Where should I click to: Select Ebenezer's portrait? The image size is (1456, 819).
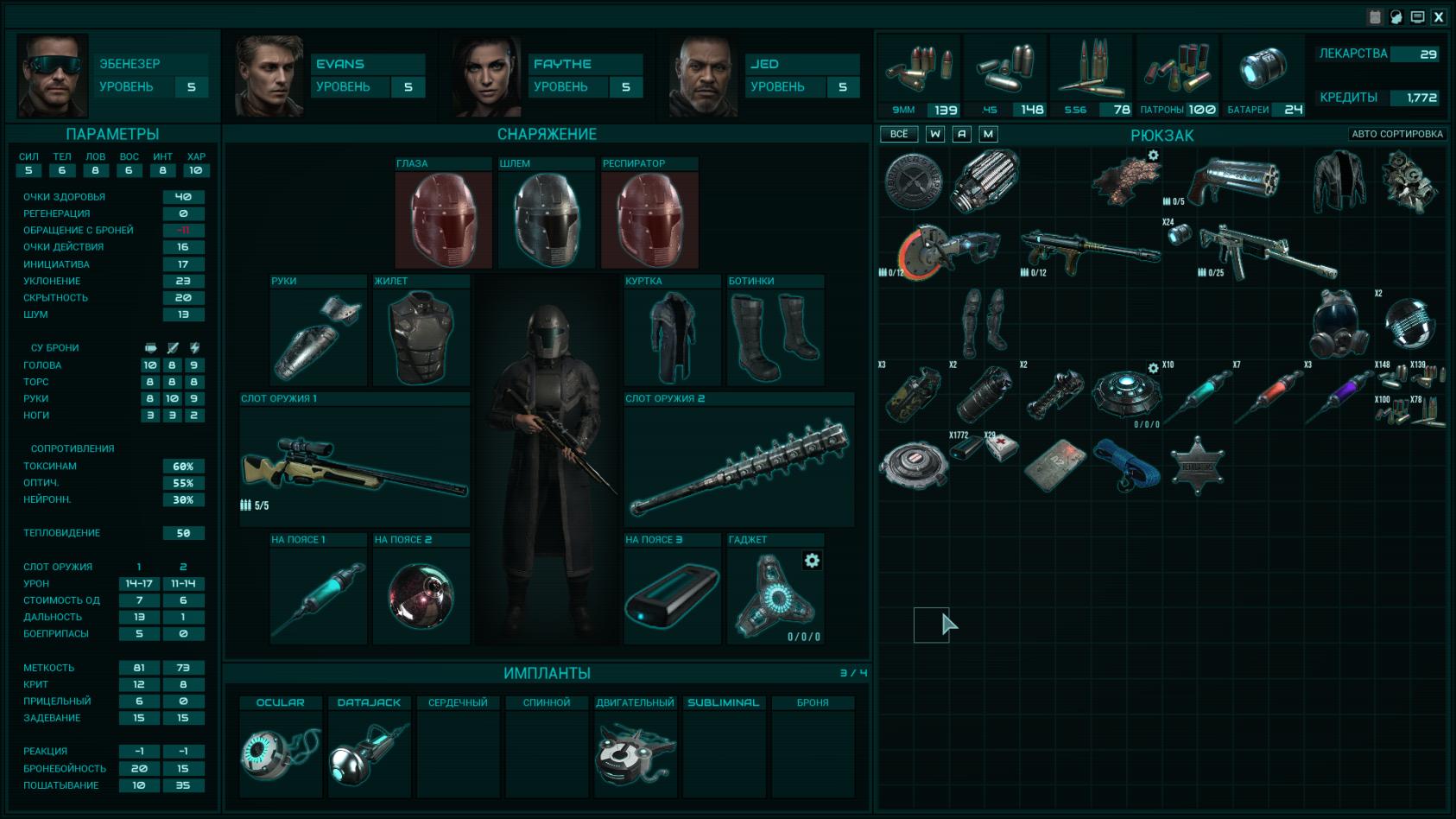point(53,76)
